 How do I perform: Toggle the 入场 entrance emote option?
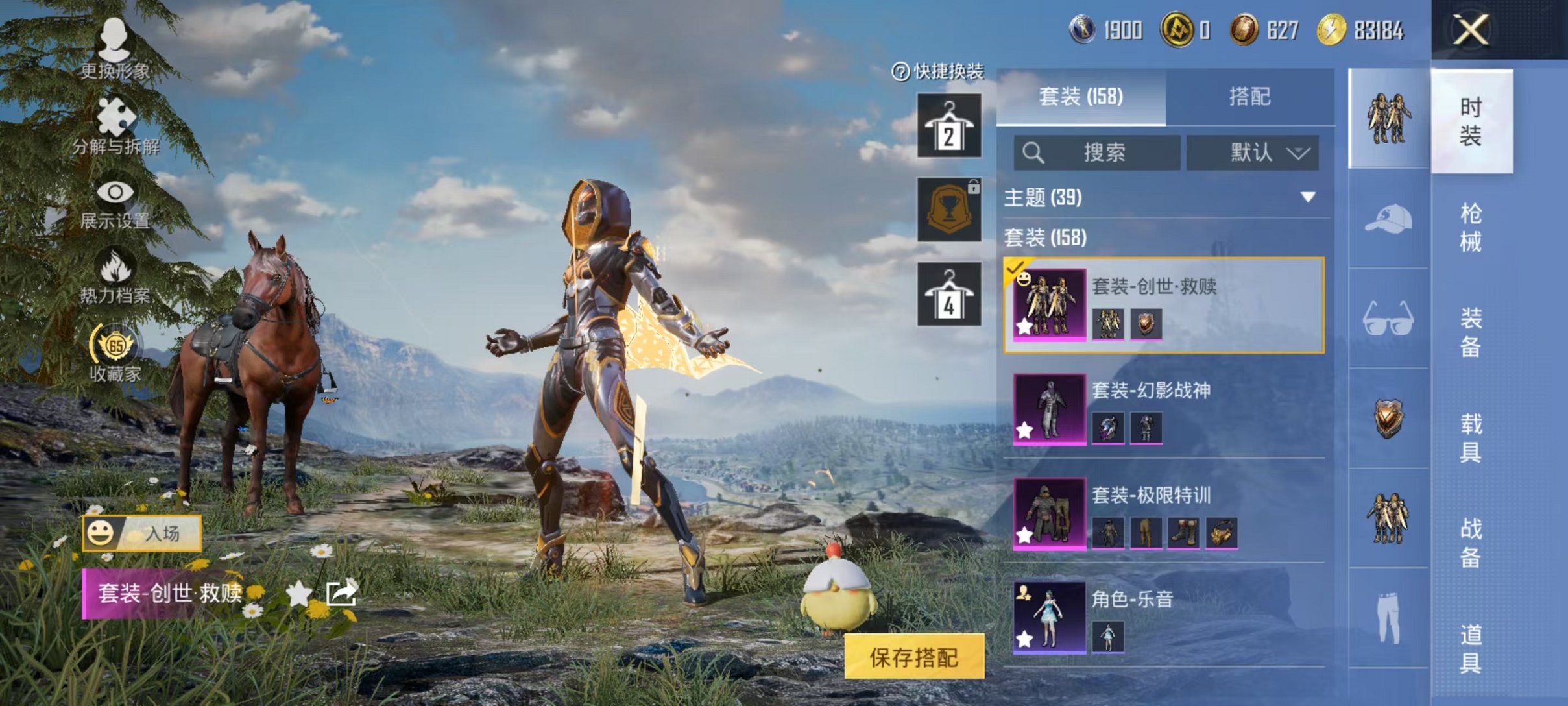pos(146,532)
